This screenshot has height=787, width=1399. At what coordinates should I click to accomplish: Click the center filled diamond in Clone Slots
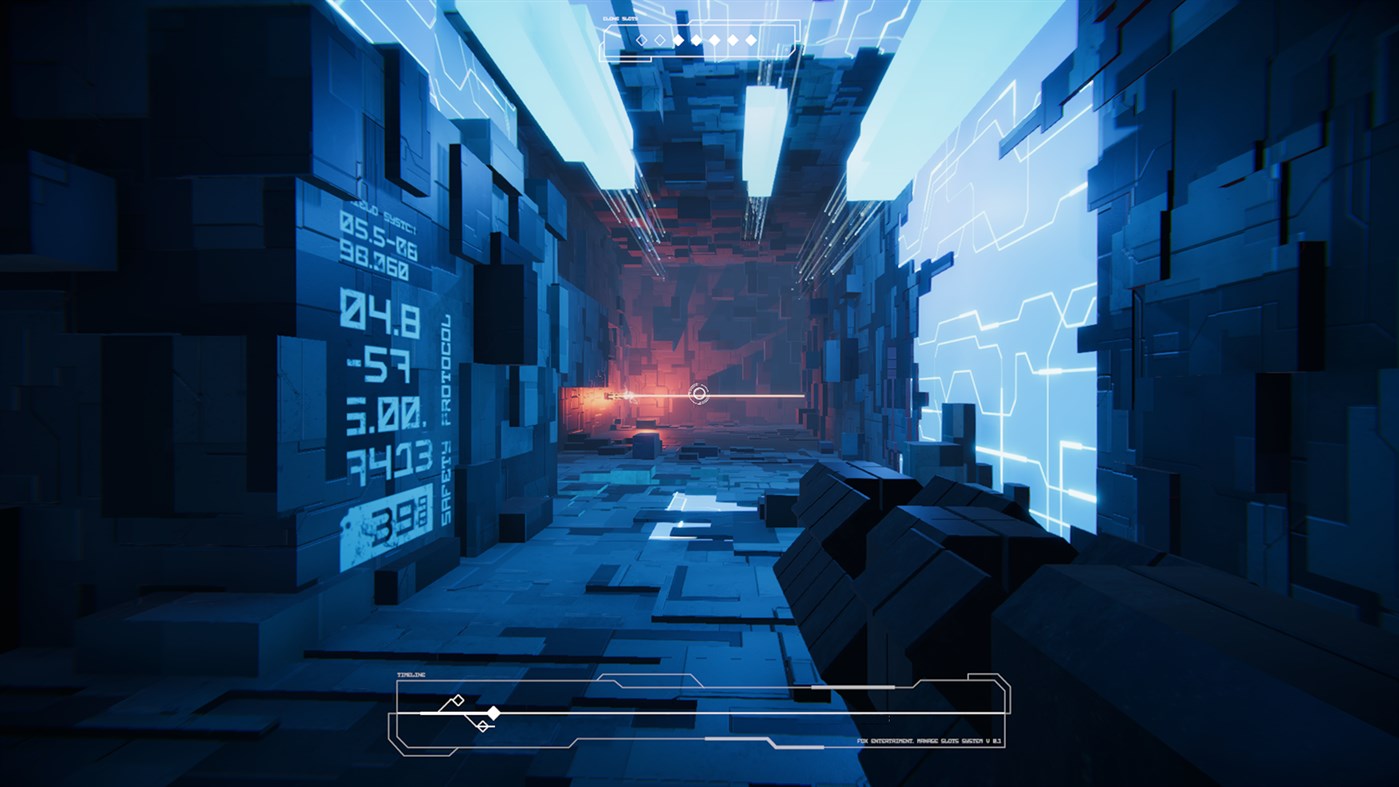click(x=715, y=40)
